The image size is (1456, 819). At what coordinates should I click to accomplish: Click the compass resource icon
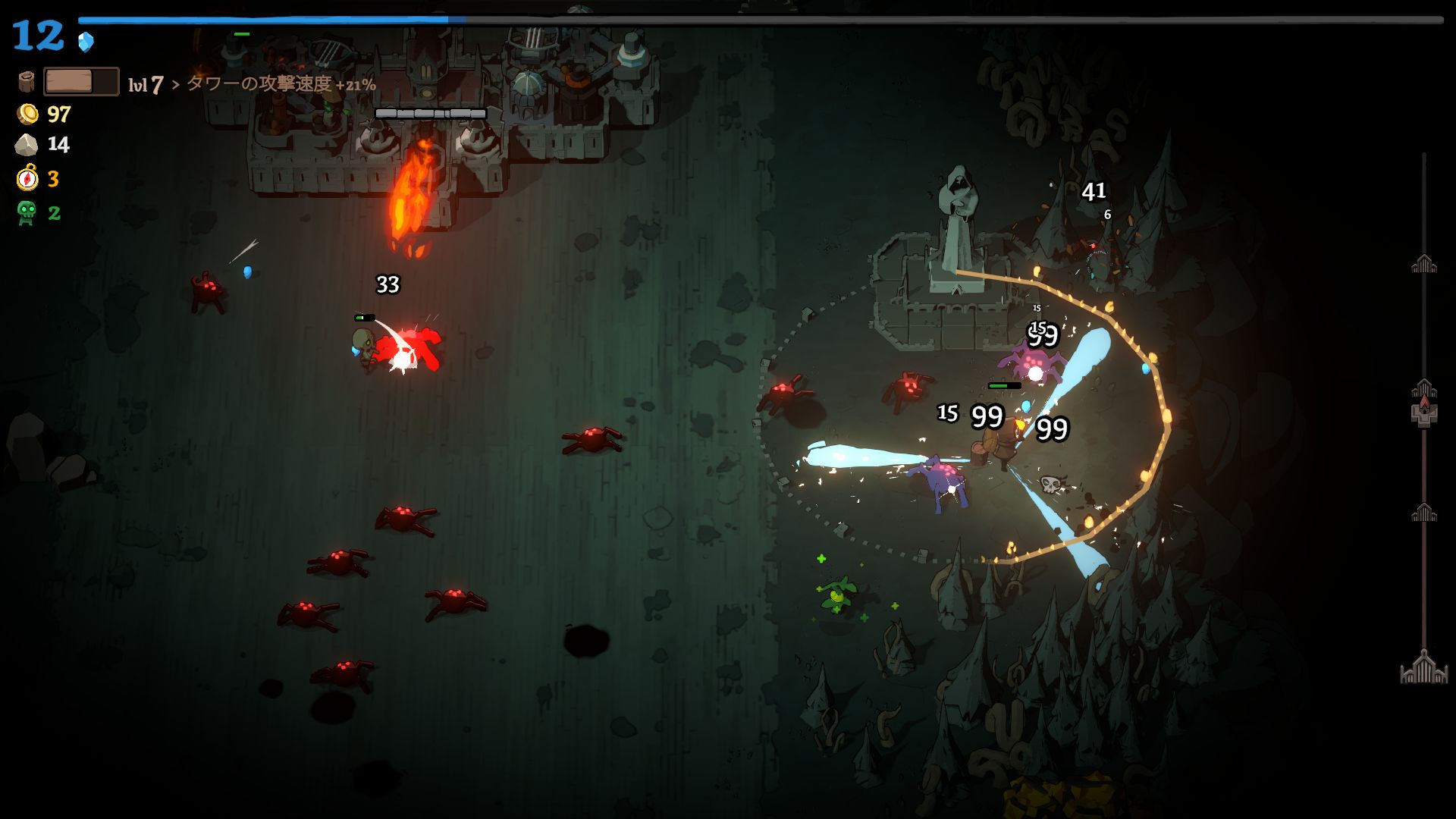pyautogui.click(x=27, y=179)
